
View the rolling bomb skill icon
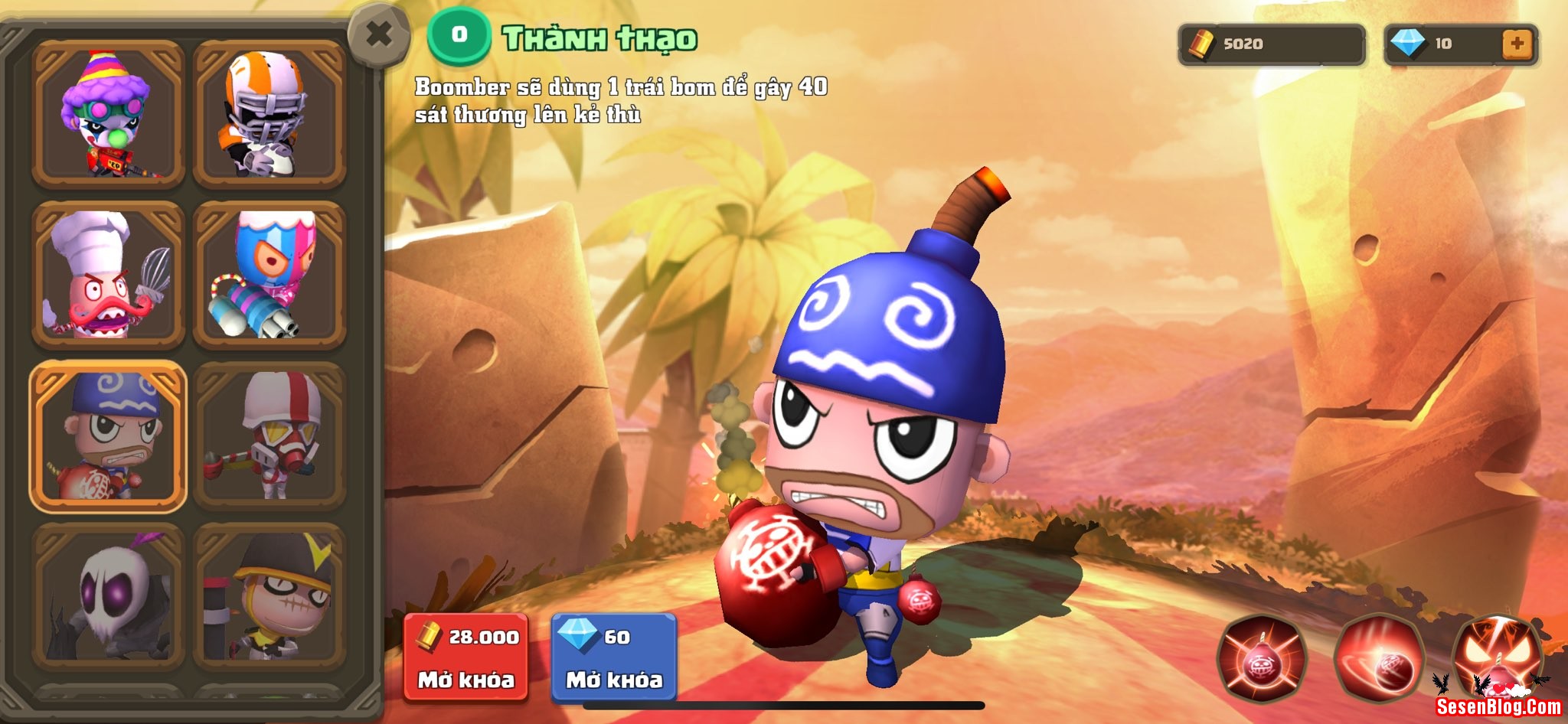(1380, 659)
